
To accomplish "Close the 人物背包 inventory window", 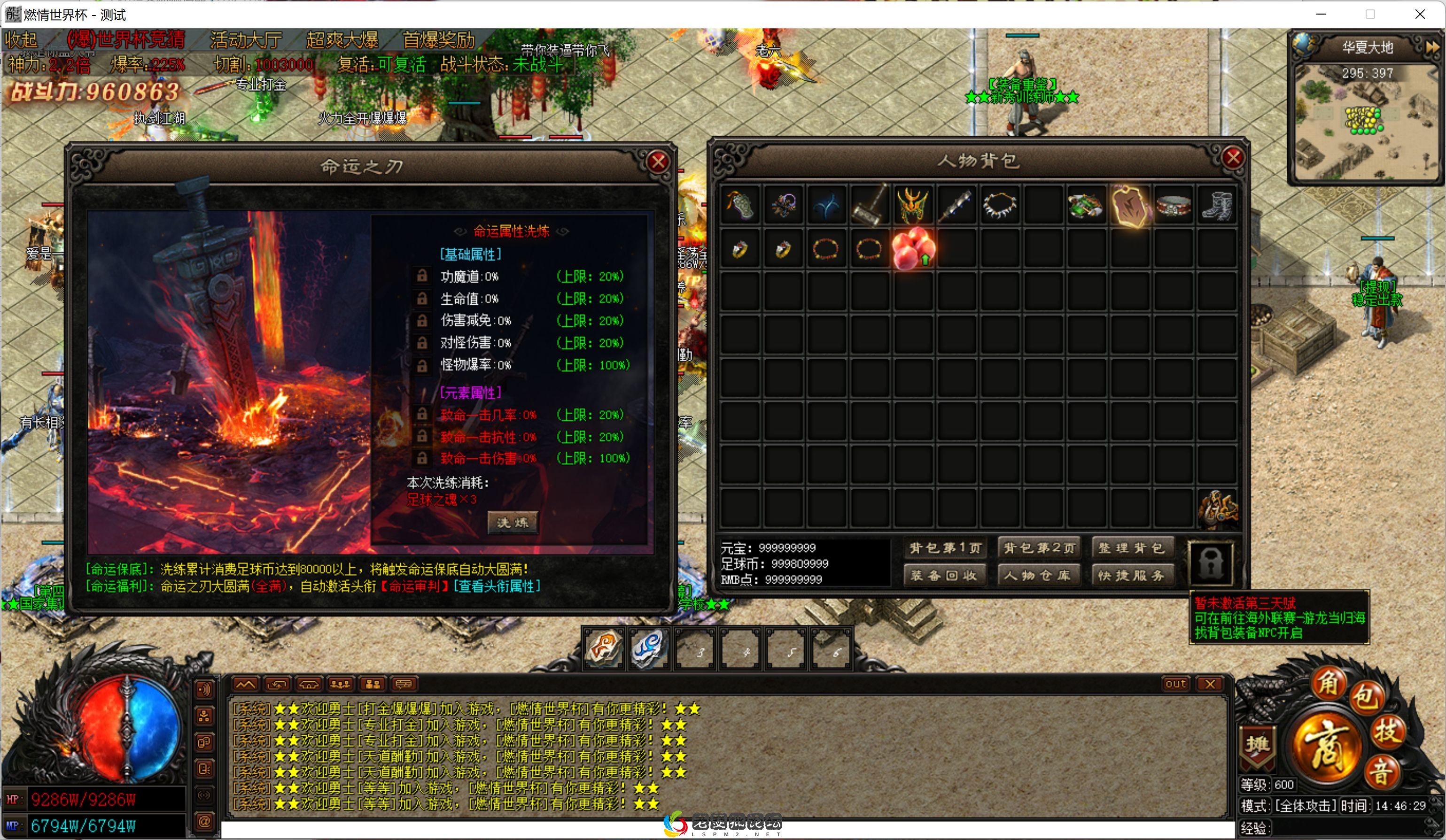I will point(1233,158).
